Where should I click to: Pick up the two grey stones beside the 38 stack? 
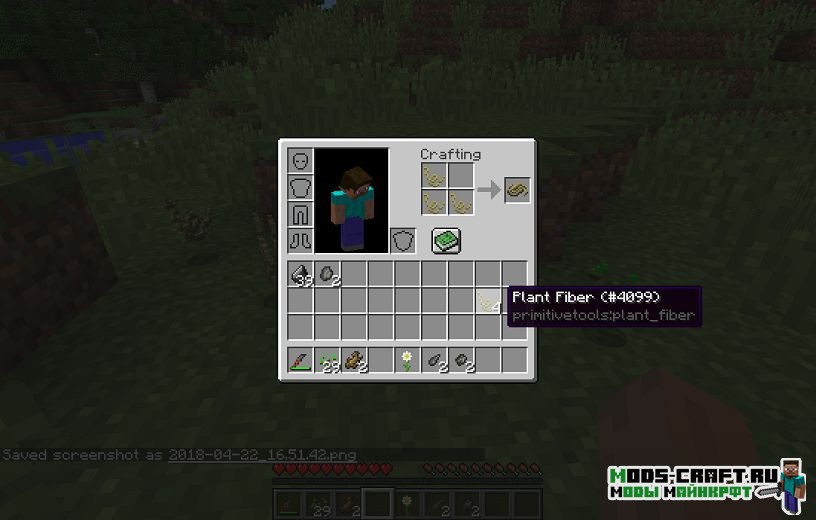[x=328, y=274]
